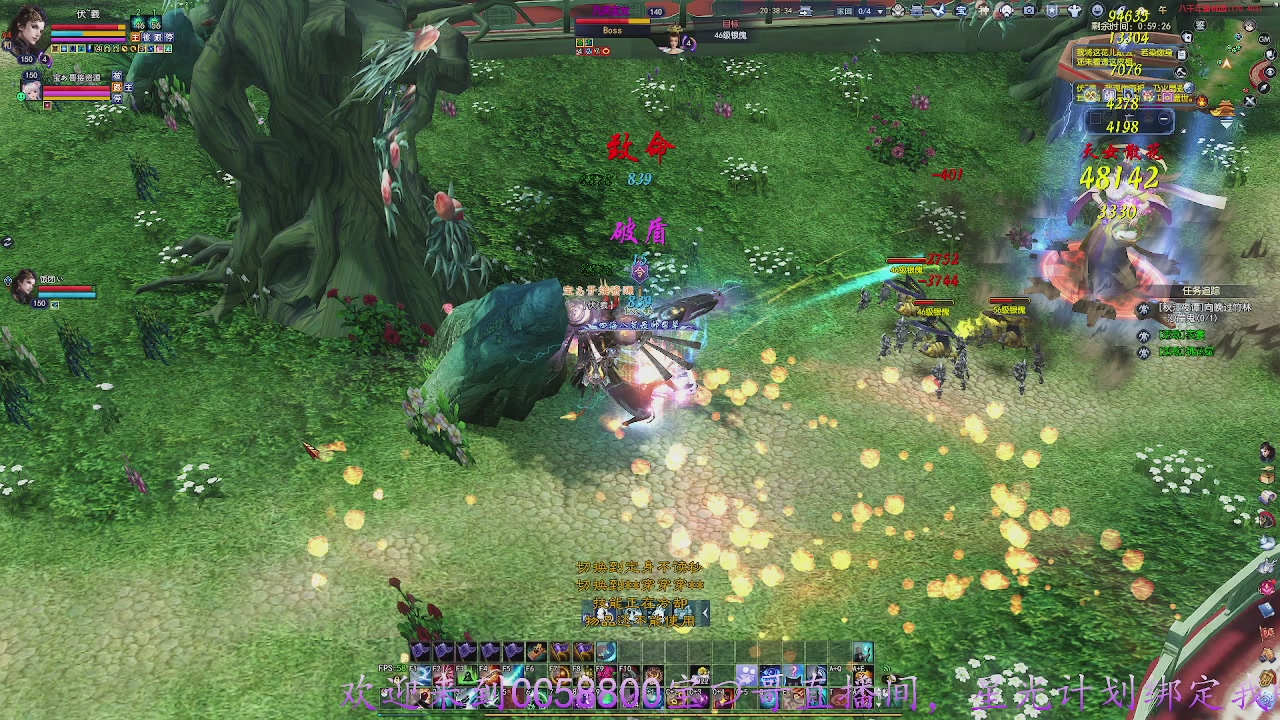The height and width of the screenshot is (720, 1280).
Task: Click the crossed swords icon by the minimap
Action: tap(1249, 101)
